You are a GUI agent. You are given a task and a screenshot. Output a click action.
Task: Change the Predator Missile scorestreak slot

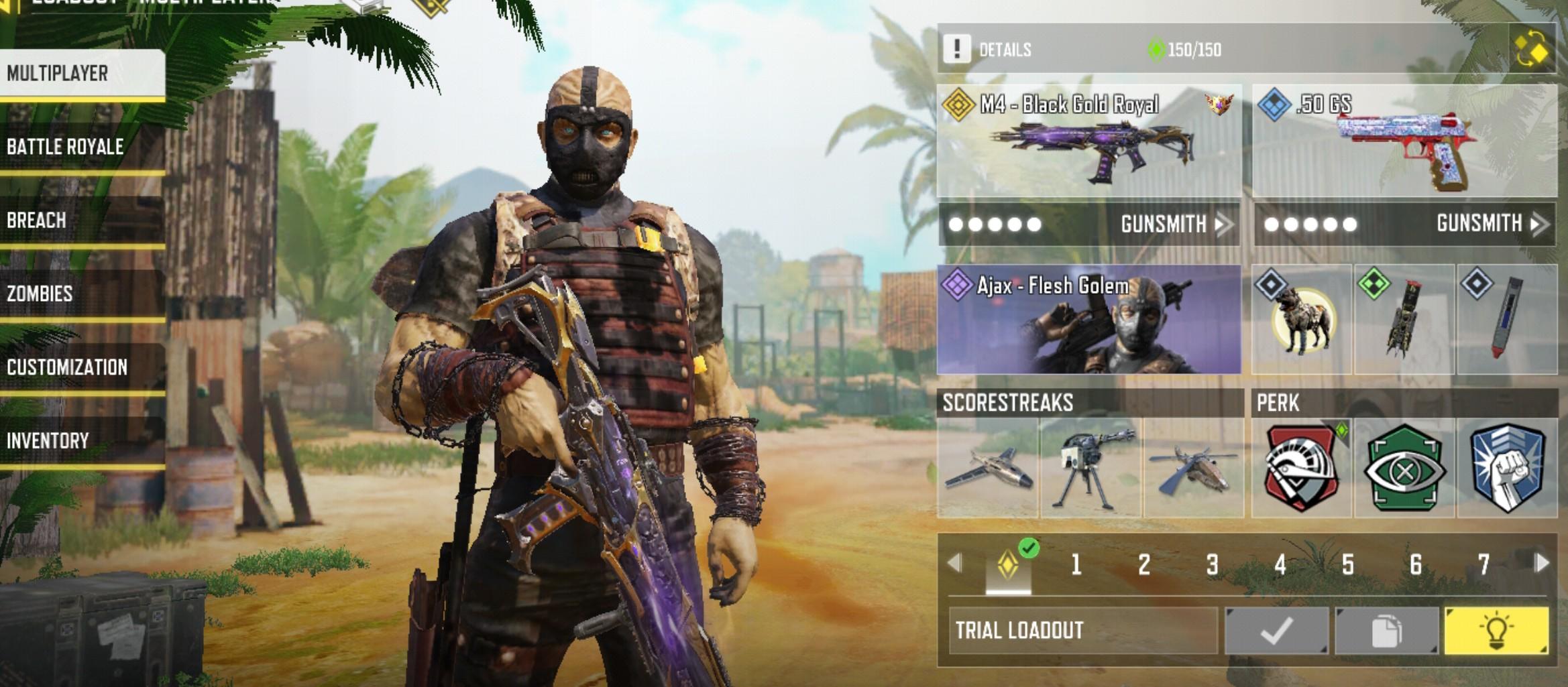988,469
